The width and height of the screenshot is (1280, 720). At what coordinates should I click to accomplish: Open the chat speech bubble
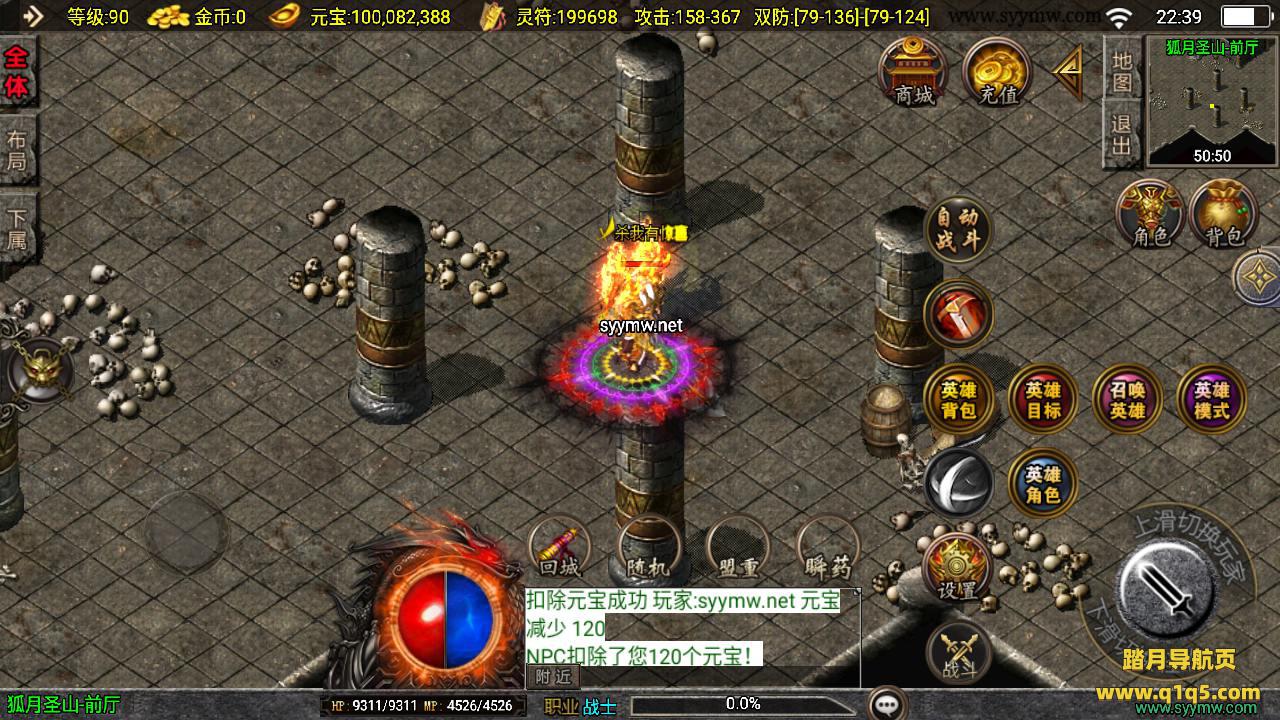coord(887,704)
